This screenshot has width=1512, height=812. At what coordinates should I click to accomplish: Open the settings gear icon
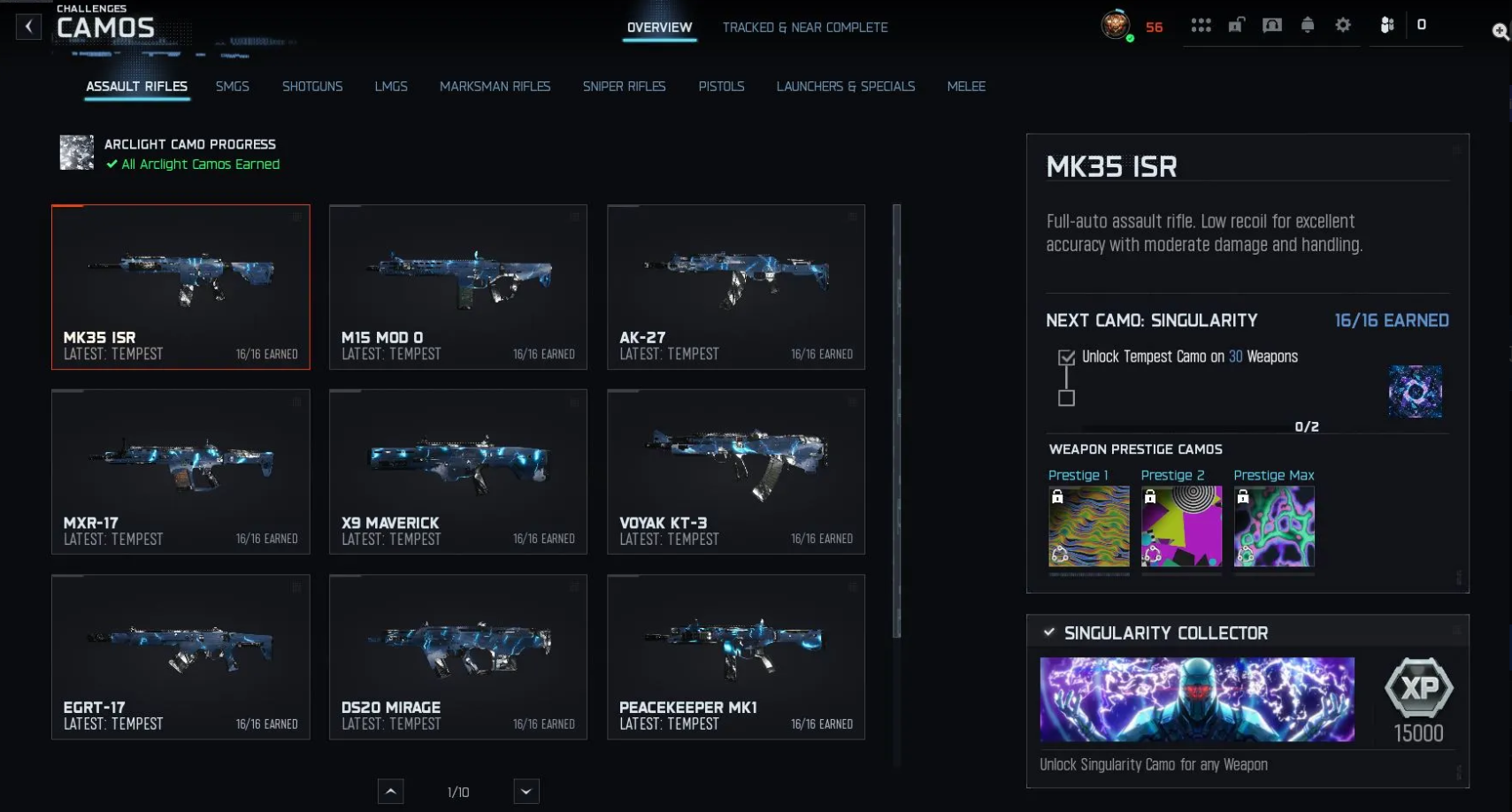[1342, 27]
